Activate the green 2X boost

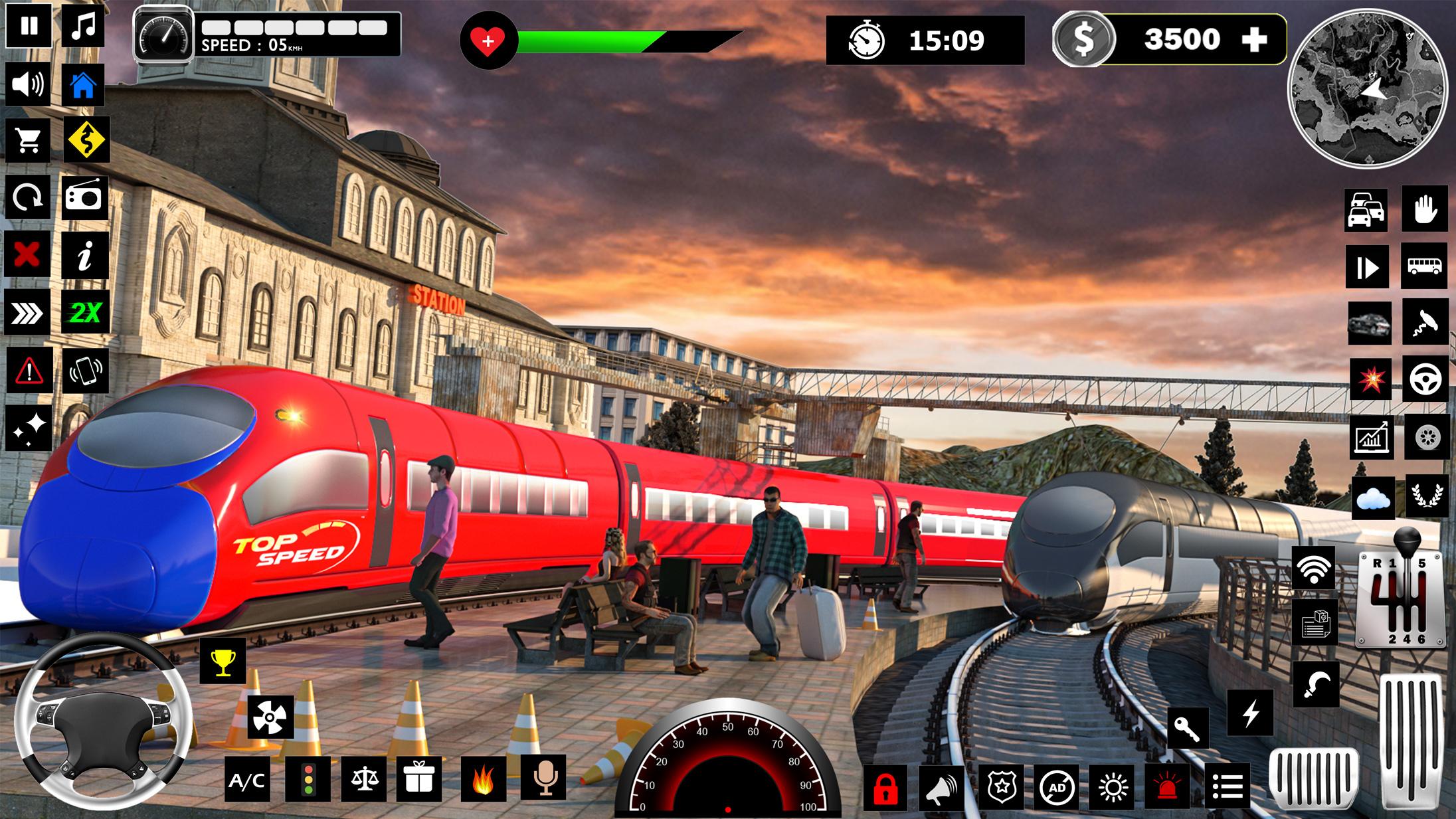(x=86, y=312)
